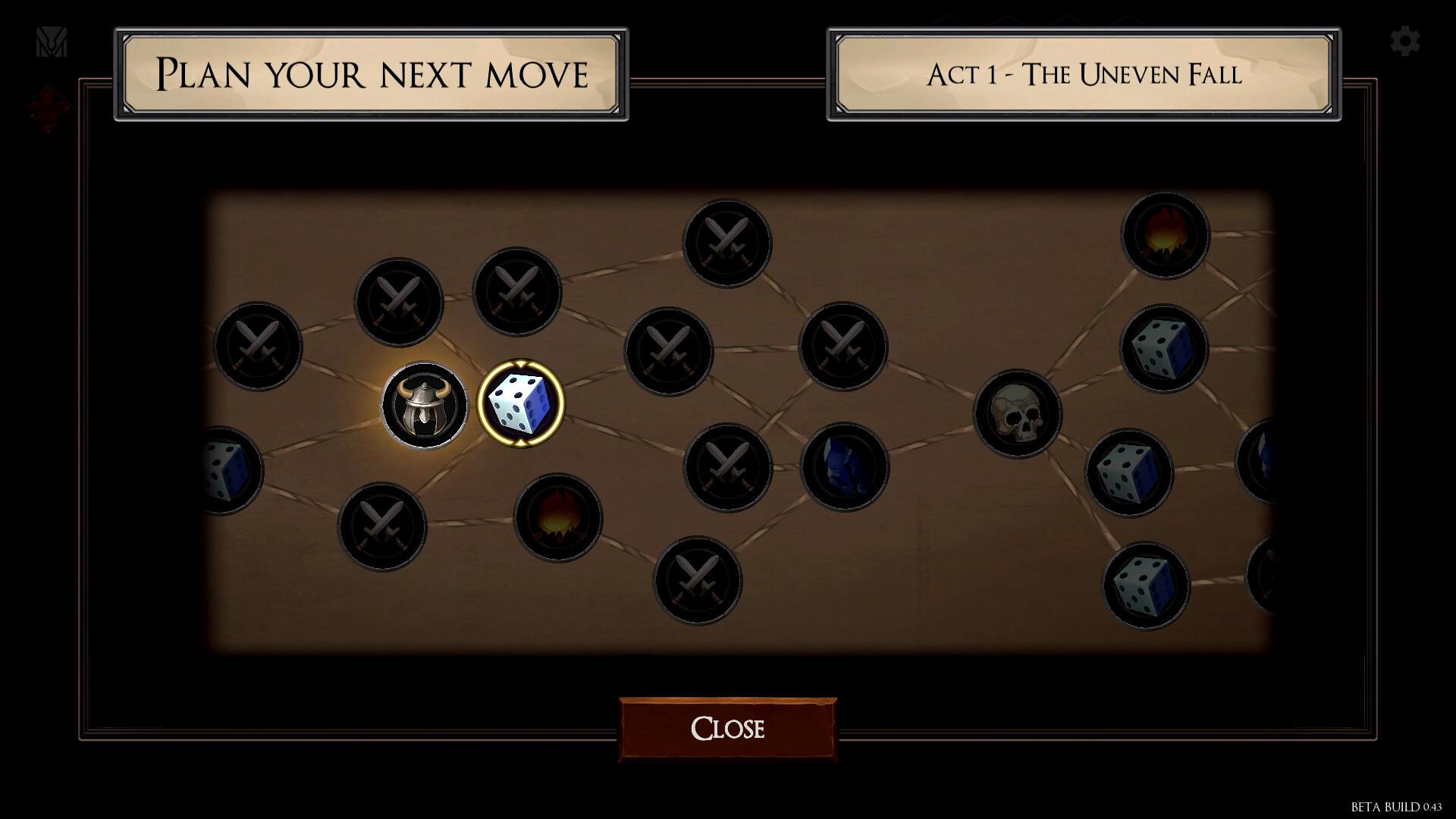Select the partially hidden dice node on the left edge
Viewport: 1456px width, 819px height.
(x=227, y=470)
